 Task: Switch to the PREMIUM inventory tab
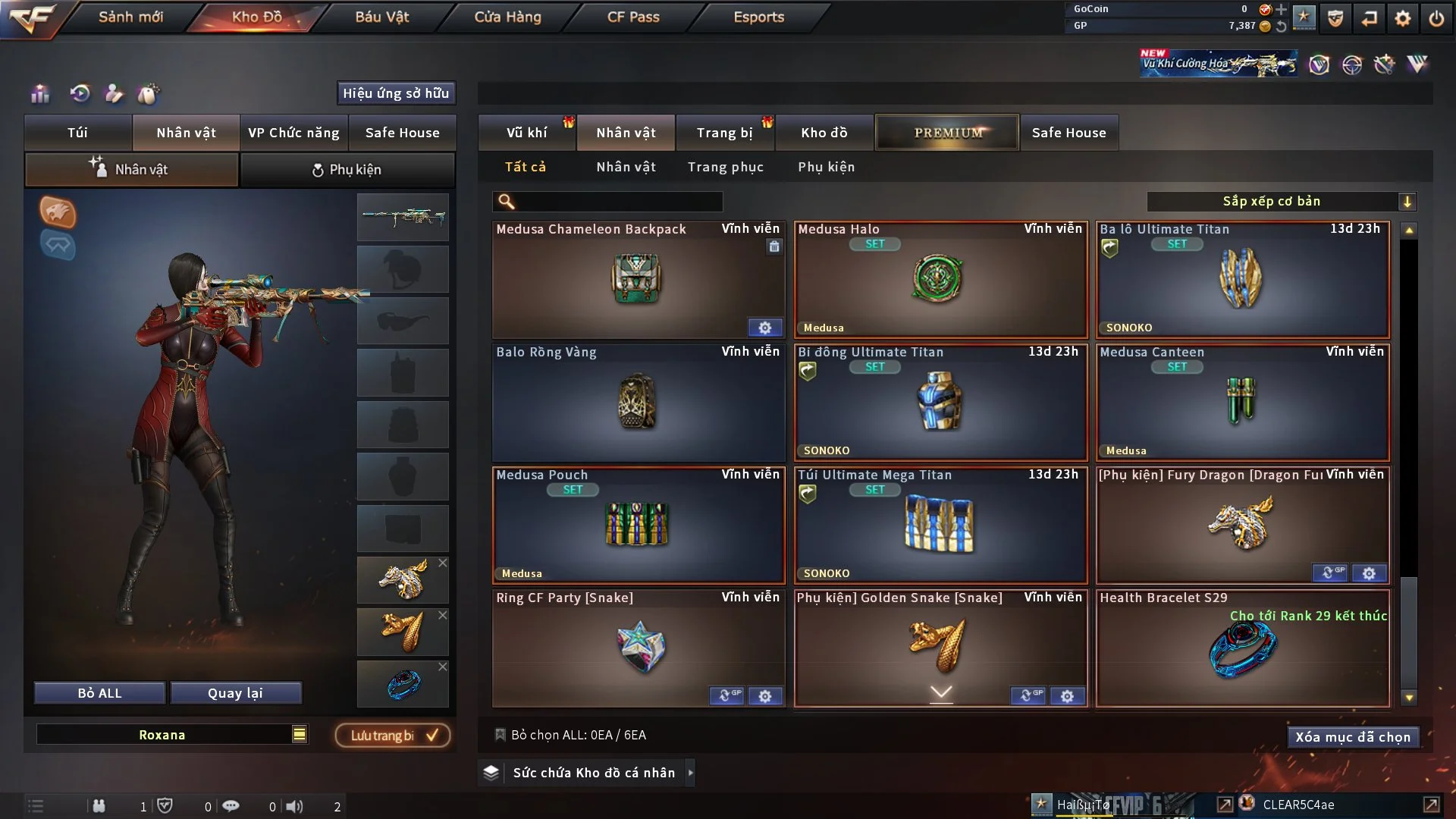point(946,132)
